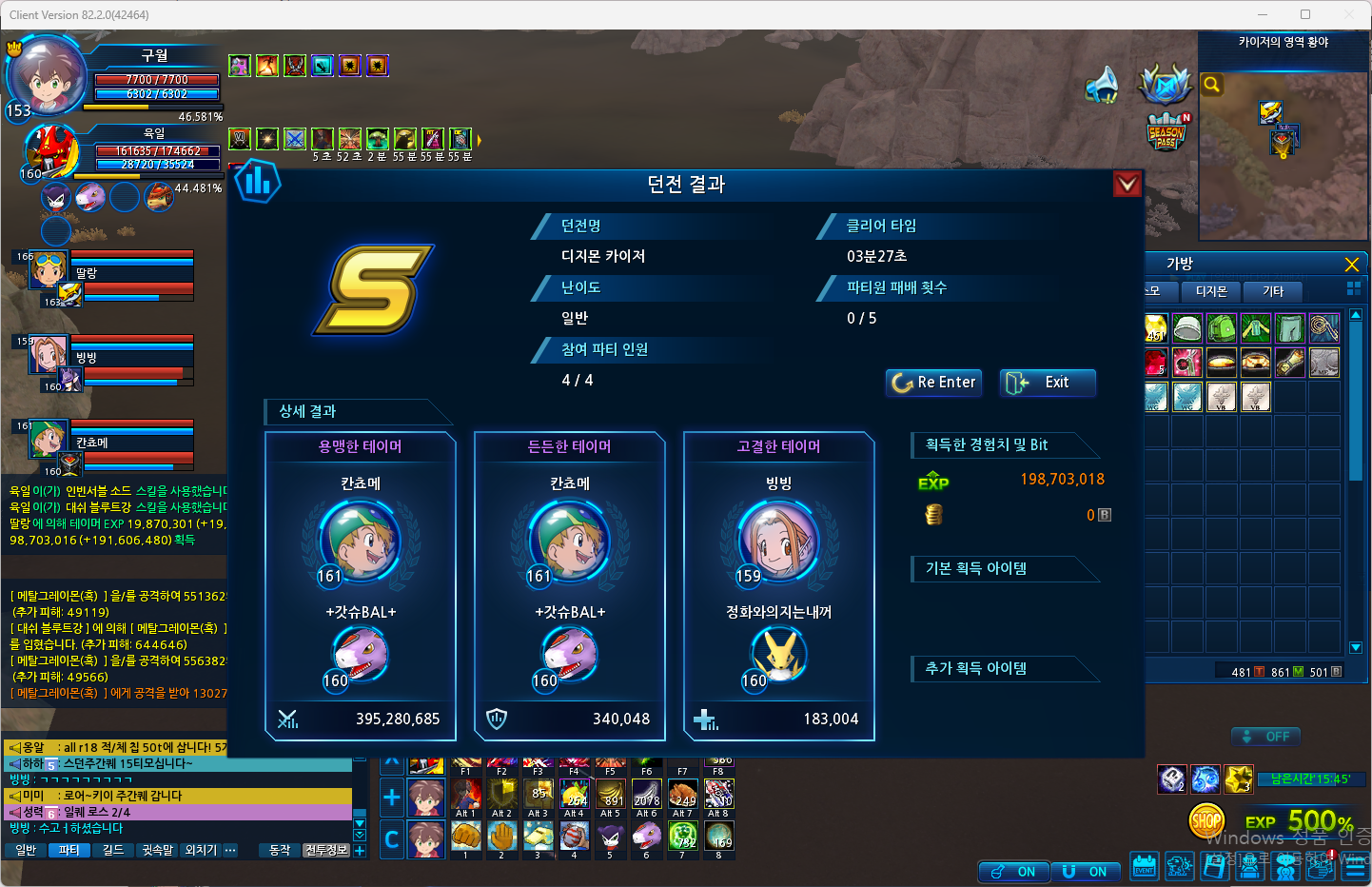Toggle the OFF switch below the bag
1372x887 pixels.
coord(1265,737)
